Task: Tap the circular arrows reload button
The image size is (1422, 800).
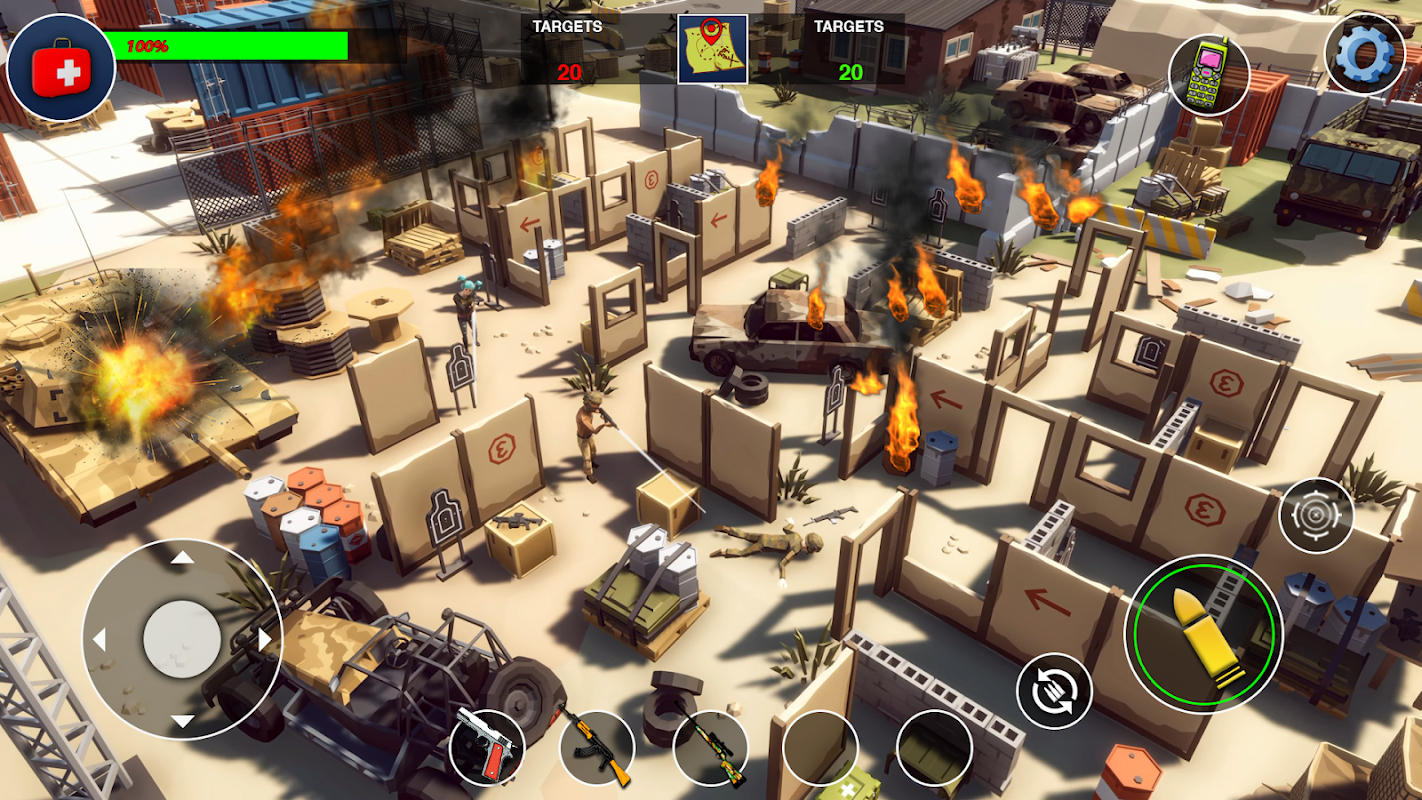Action: pyautogui.click(x=1053, y=691)
